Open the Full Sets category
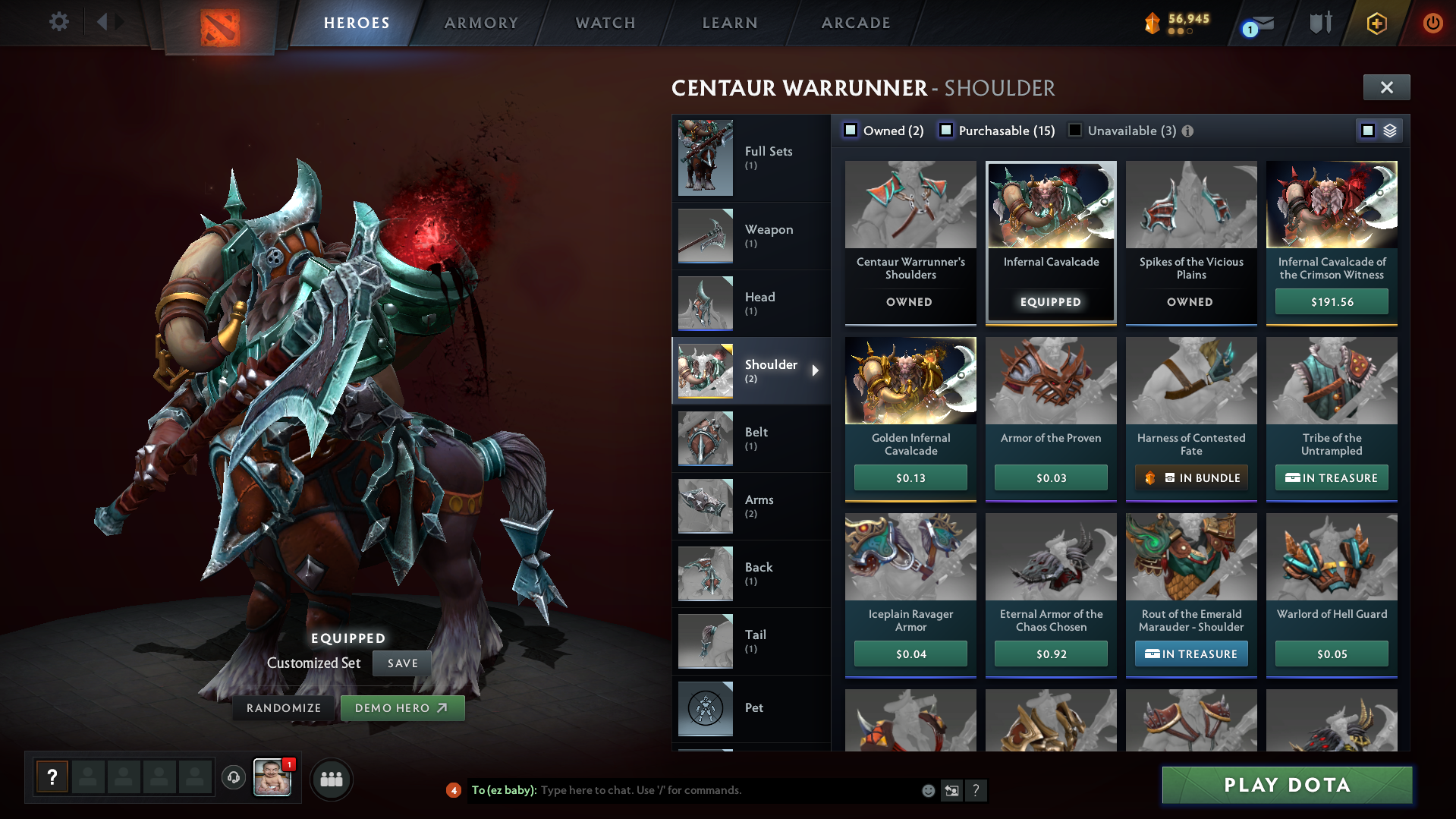Screen dimensions: 1456x819 (x=750, y=157)
